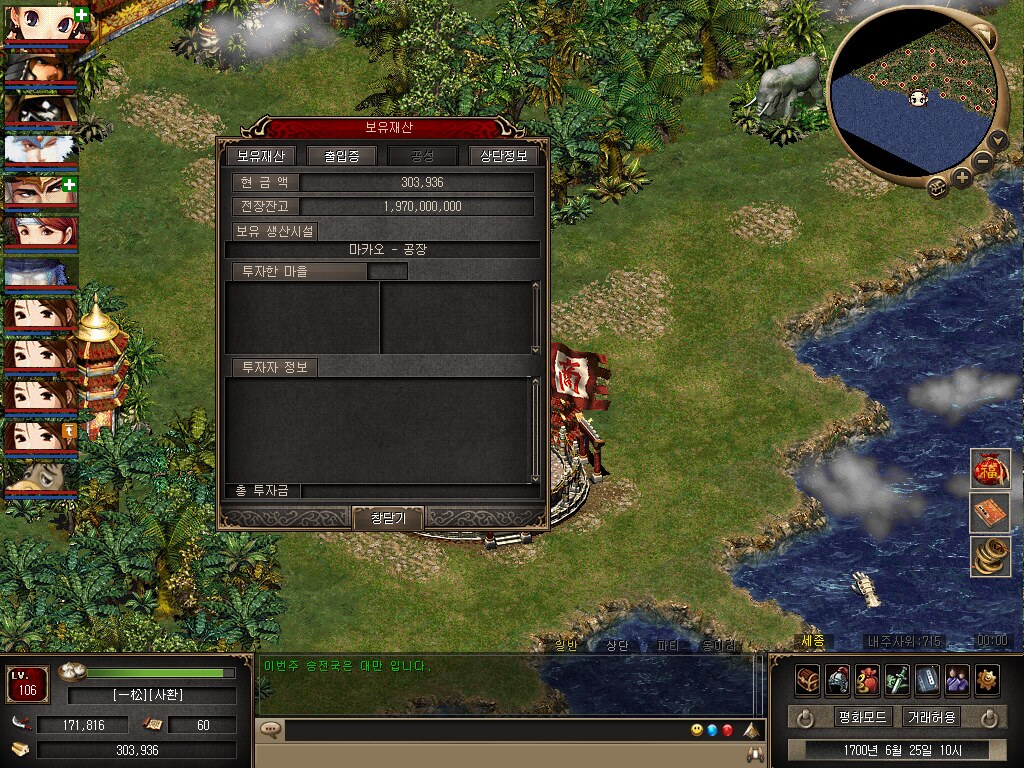The height and width of the screenshot is (768, 1024).
Task: Open the treasure chest inventory icon
Action: [808, 680]
